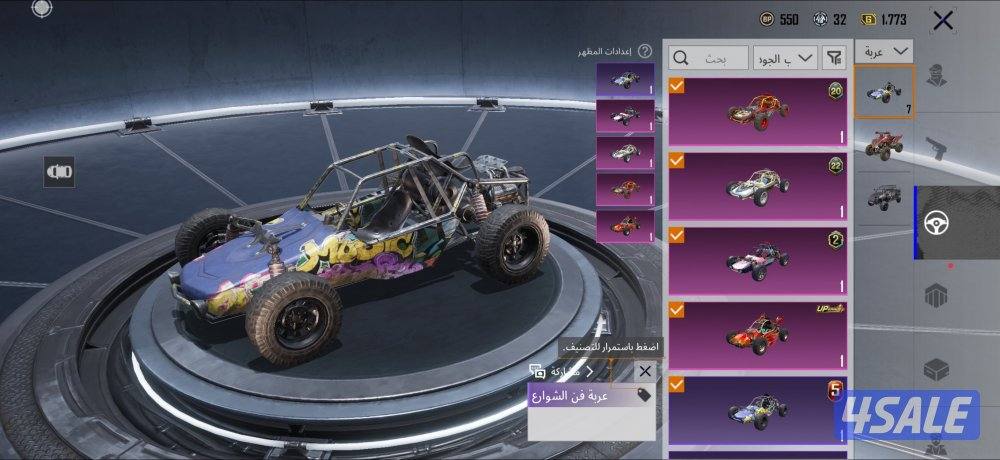Image resolution: width=1000 pixels, height=460 pixels.
Task: Choose the pink-white buggy skin numbered 2
Action: coord(757,259)
